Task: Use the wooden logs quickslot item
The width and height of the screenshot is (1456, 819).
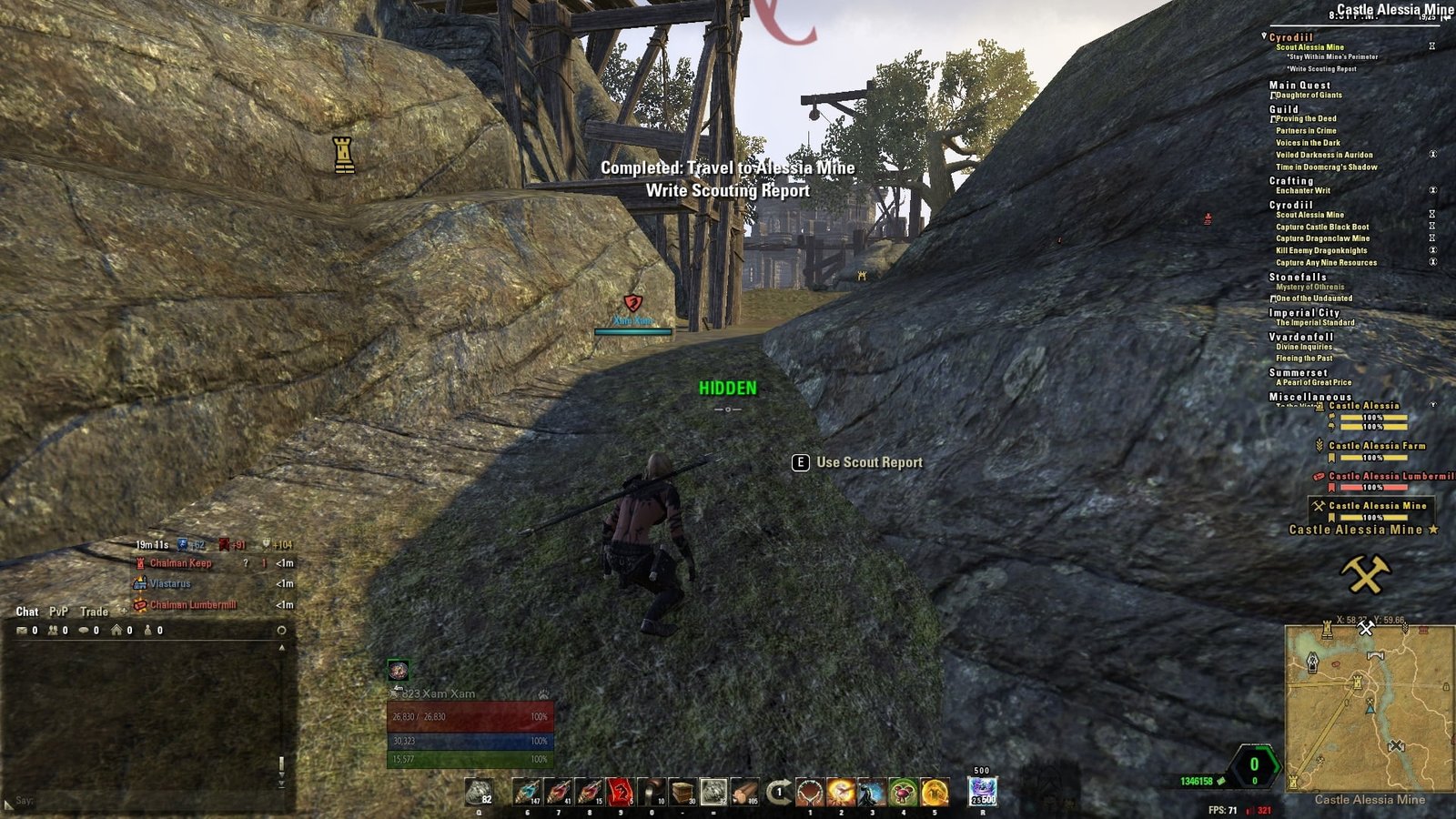Action: [743, 792]
